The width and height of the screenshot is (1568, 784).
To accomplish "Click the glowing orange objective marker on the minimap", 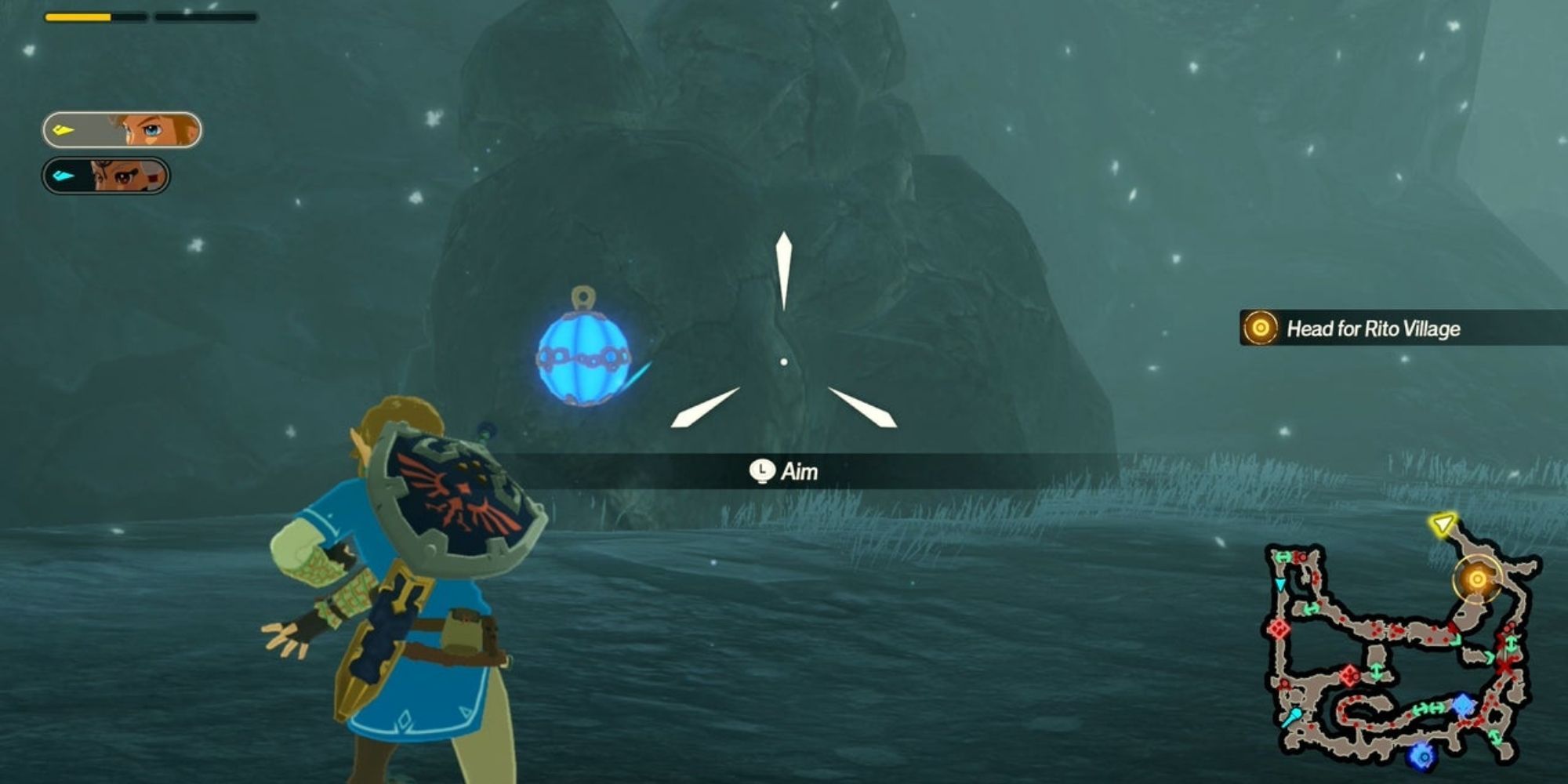I will pos(1478,579).
